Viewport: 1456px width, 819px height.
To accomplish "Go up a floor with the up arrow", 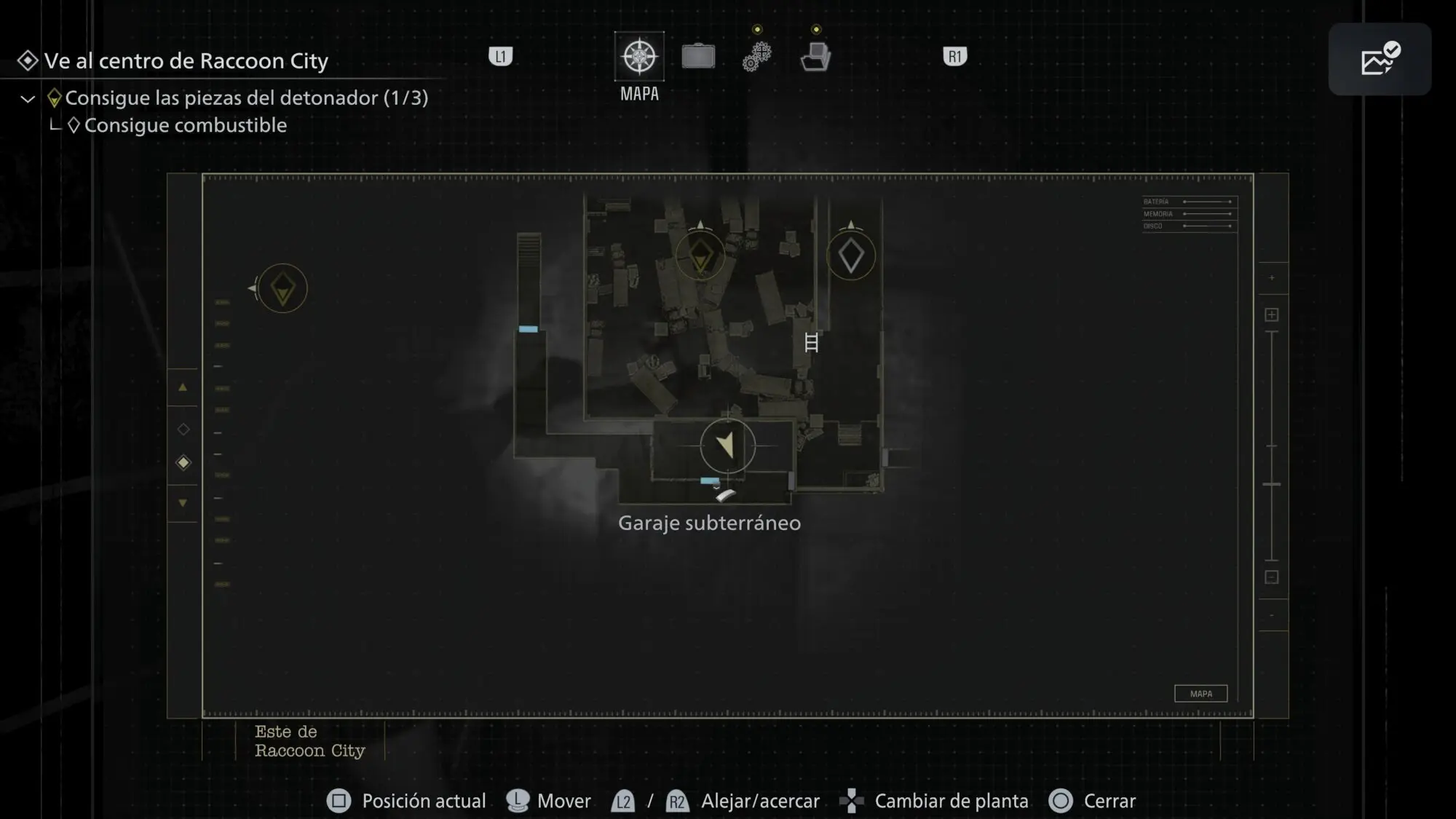I will click(183, 388).
